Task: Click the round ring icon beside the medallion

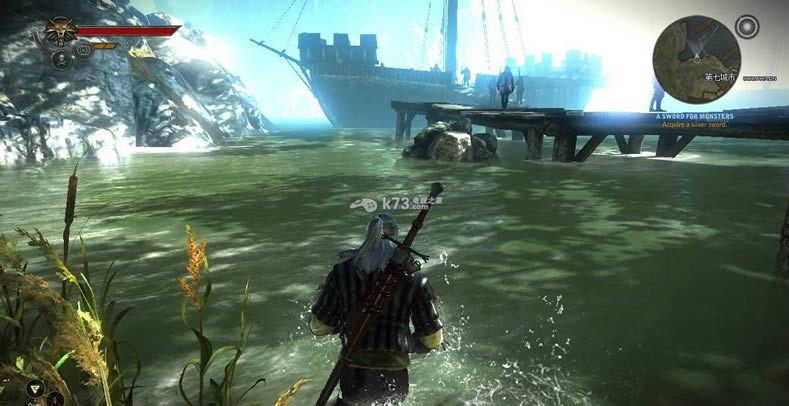Action: (84, 48)
